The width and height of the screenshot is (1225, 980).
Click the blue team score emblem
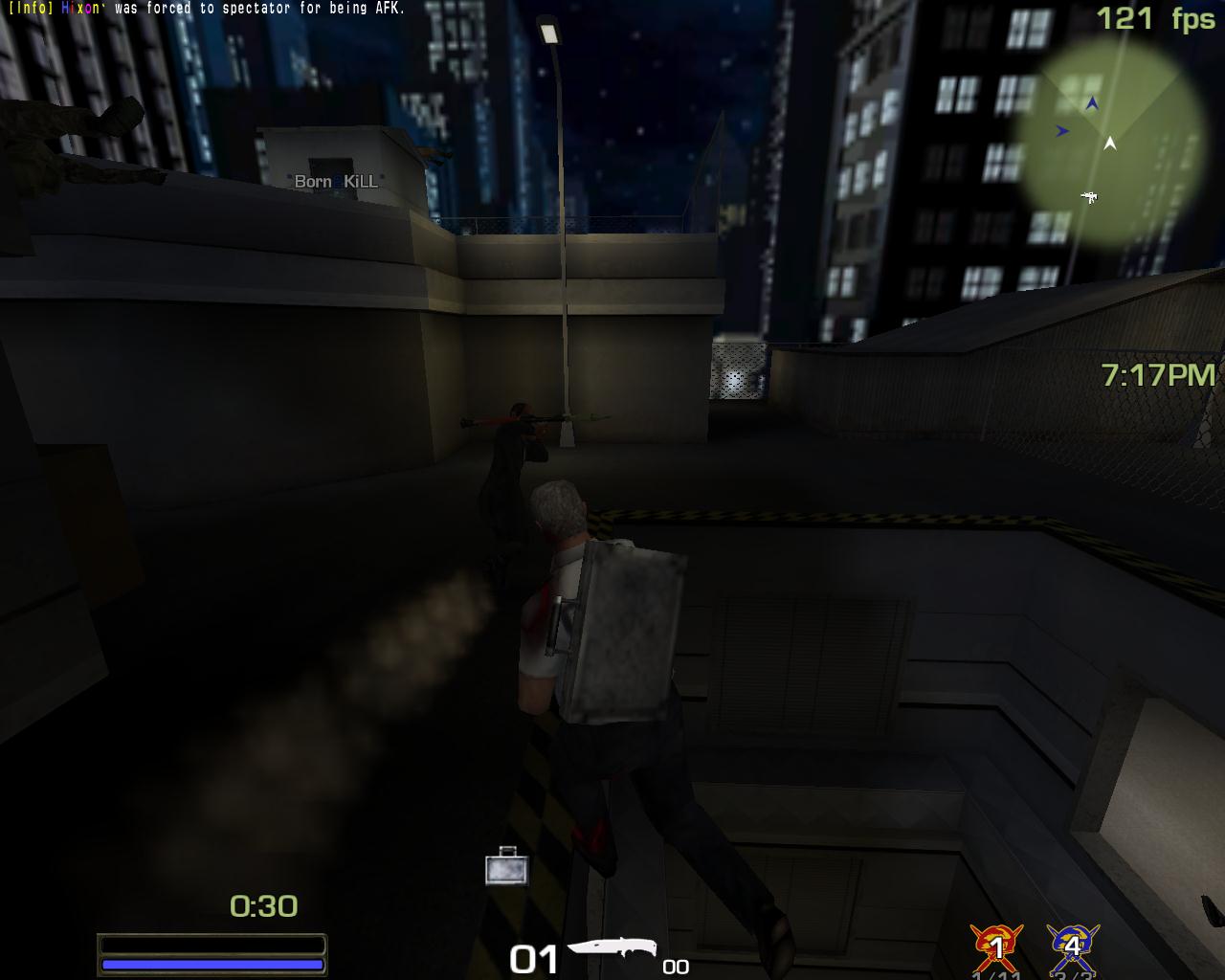pos(1072,946)
